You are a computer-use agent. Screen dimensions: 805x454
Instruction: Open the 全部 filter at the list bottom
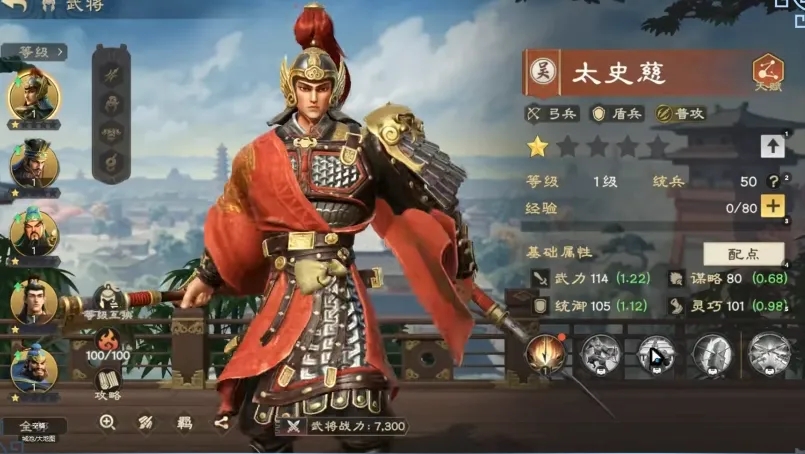click(x=33, y=427)
